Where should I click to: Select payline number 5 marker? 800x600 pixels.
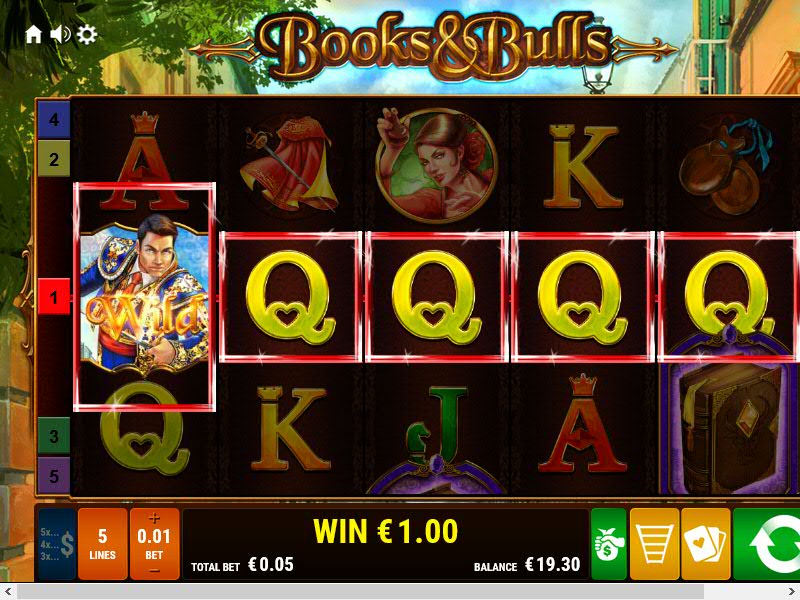(x=54, y=474)
